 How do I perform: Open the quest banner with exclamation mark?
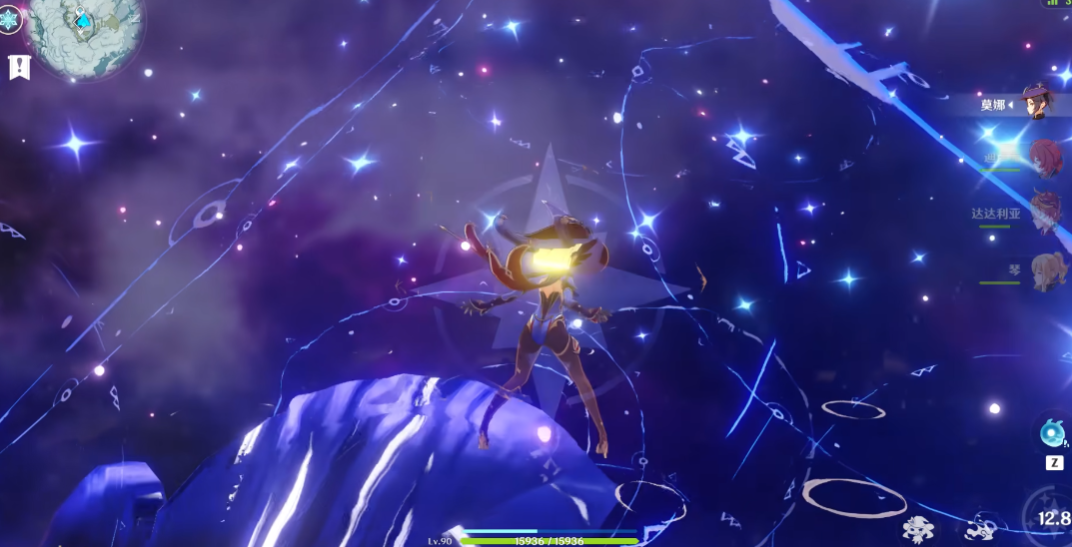[x=18, y=67]
